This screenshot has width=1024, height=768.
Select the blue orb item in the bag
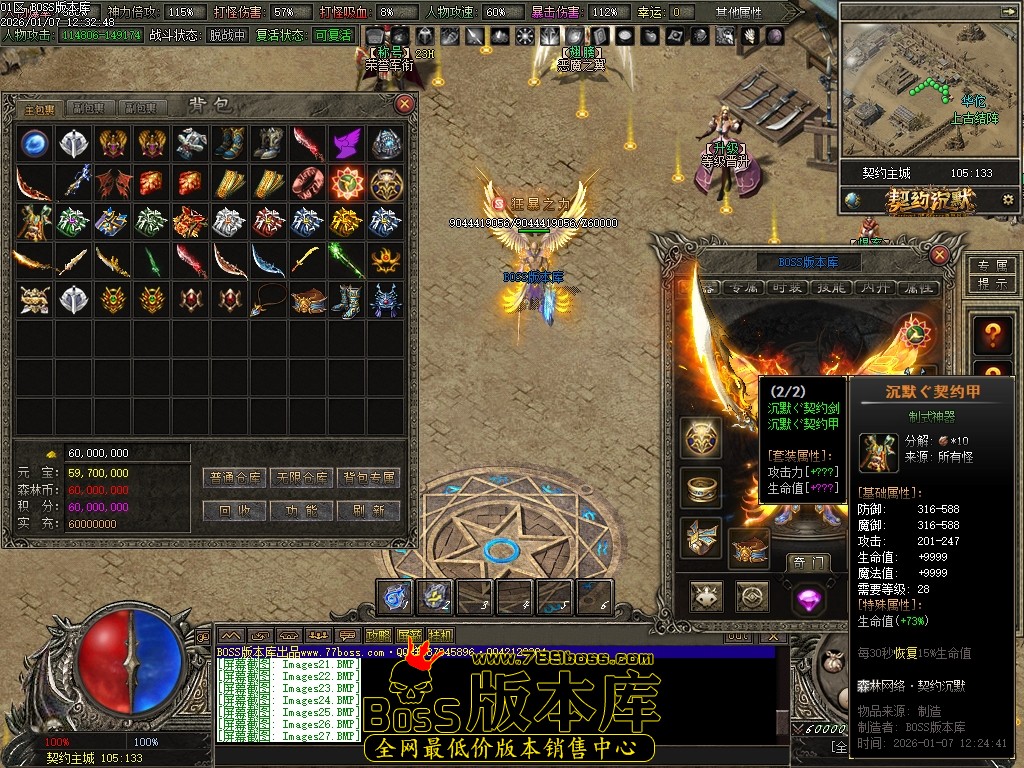tap(36, 143)
